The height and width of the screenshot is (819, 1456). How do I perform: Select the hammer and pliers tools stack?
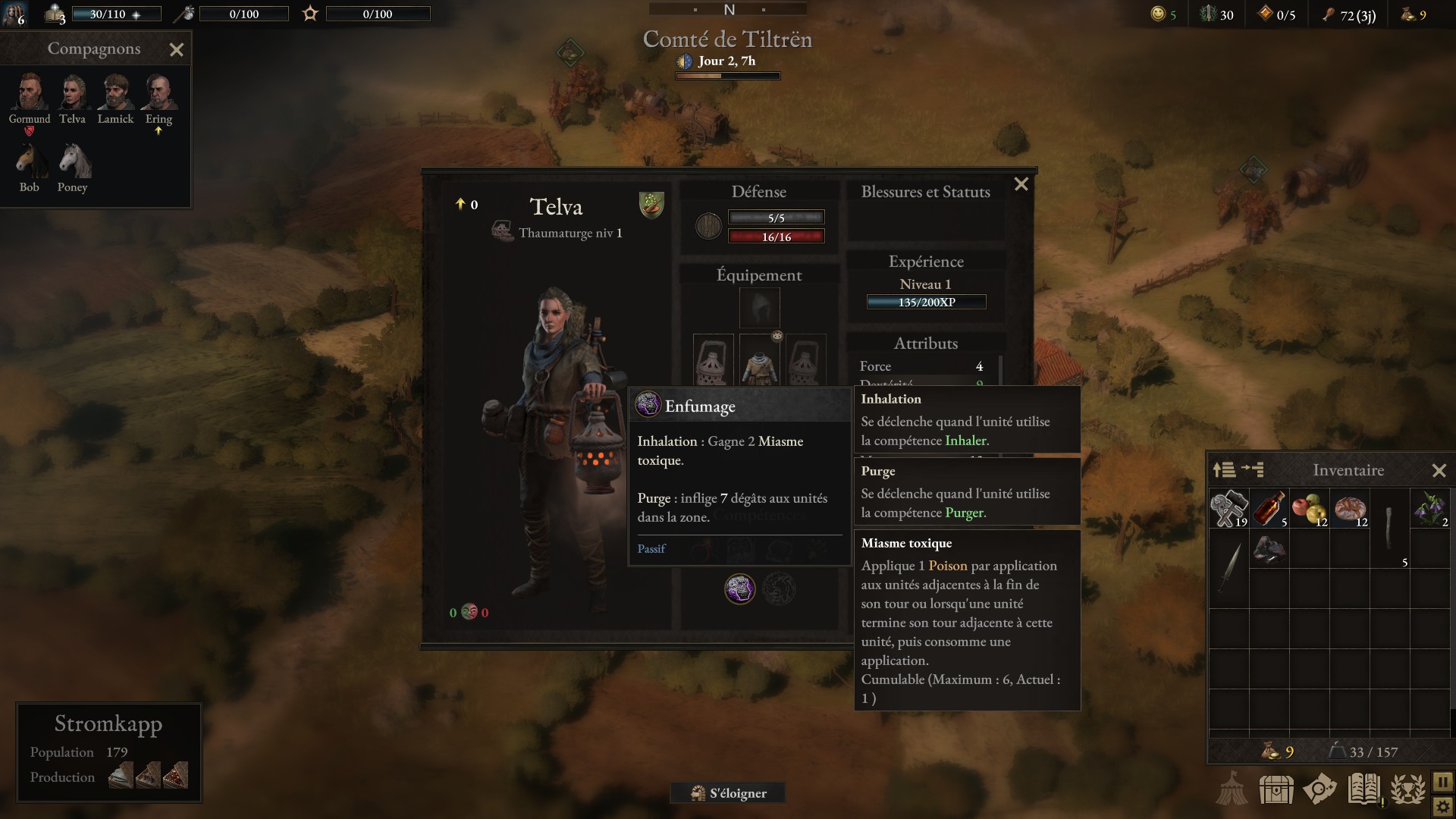(1228, 508)
